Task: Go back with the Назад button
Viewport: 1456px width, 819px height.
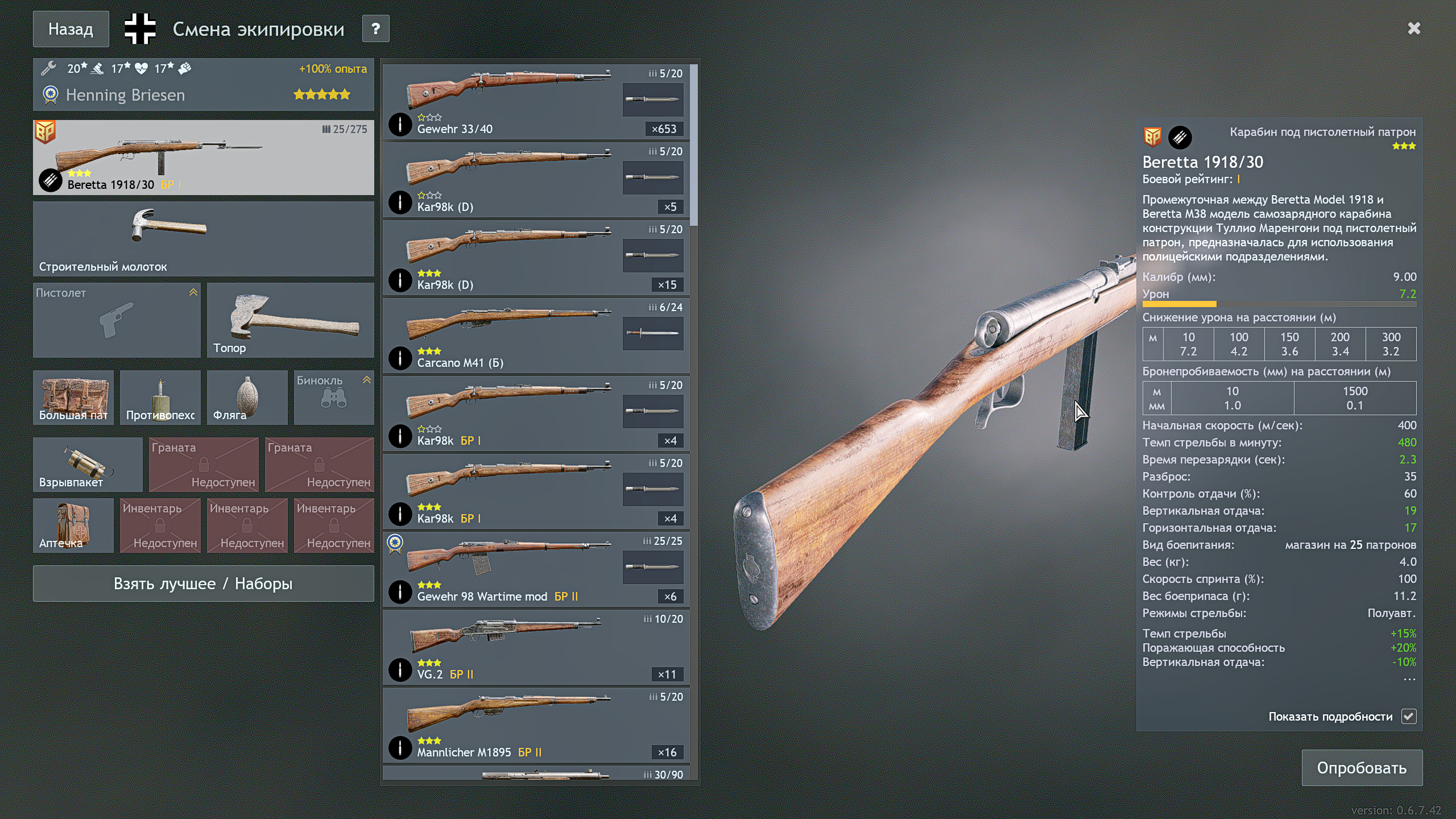Action: (x=71, y=29)
